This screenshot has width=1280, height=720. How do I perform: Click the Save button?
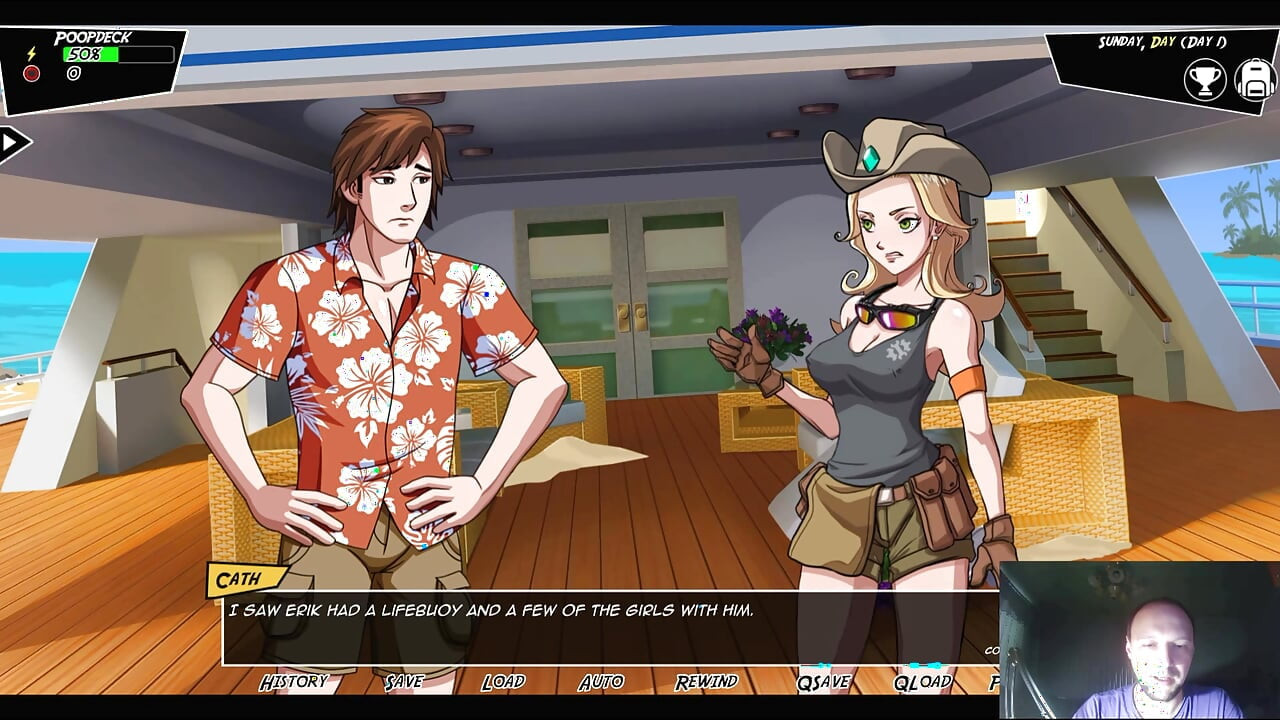click(404, 682)
